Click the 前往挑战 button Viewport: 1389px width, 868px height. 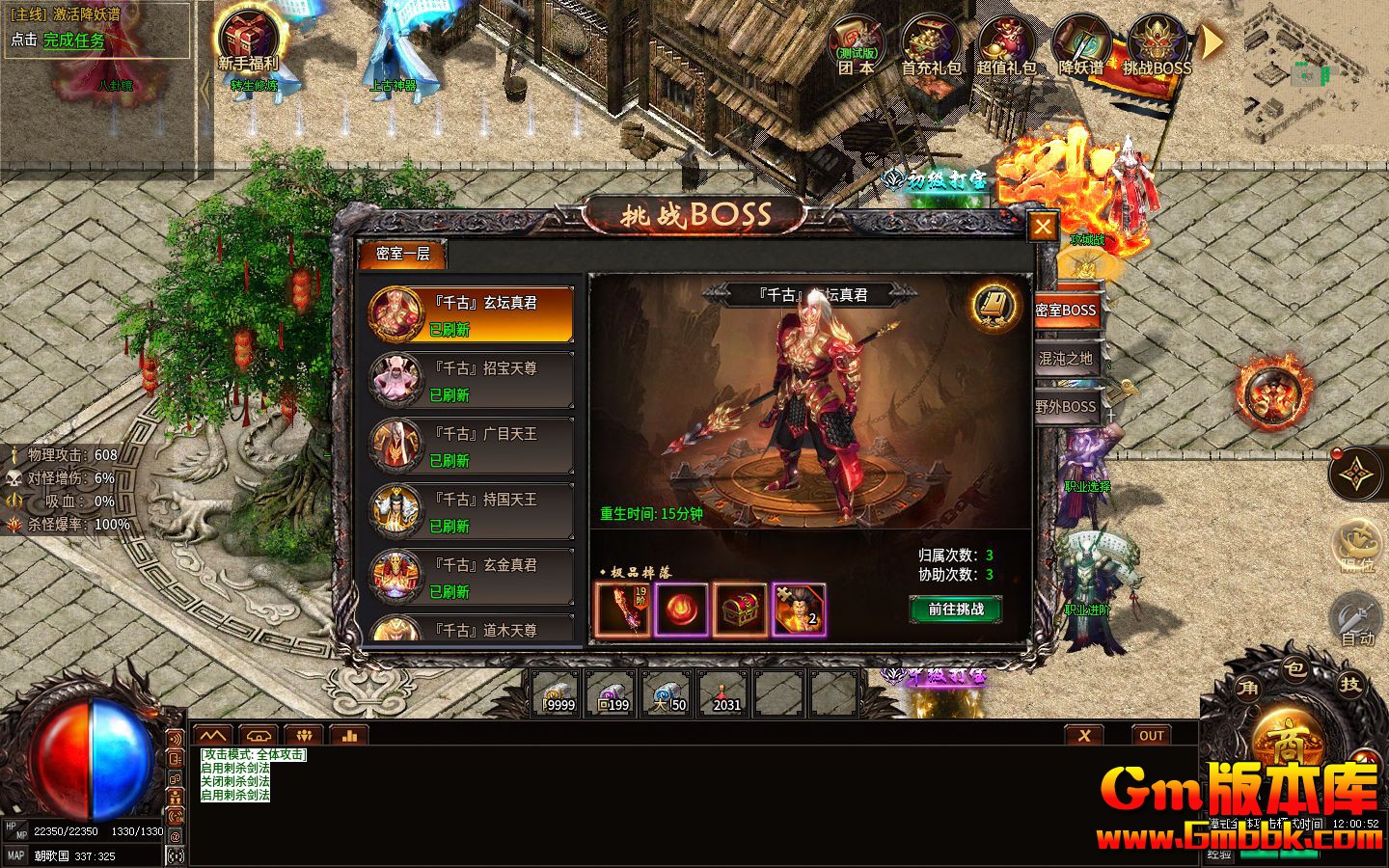coord(955,609)
